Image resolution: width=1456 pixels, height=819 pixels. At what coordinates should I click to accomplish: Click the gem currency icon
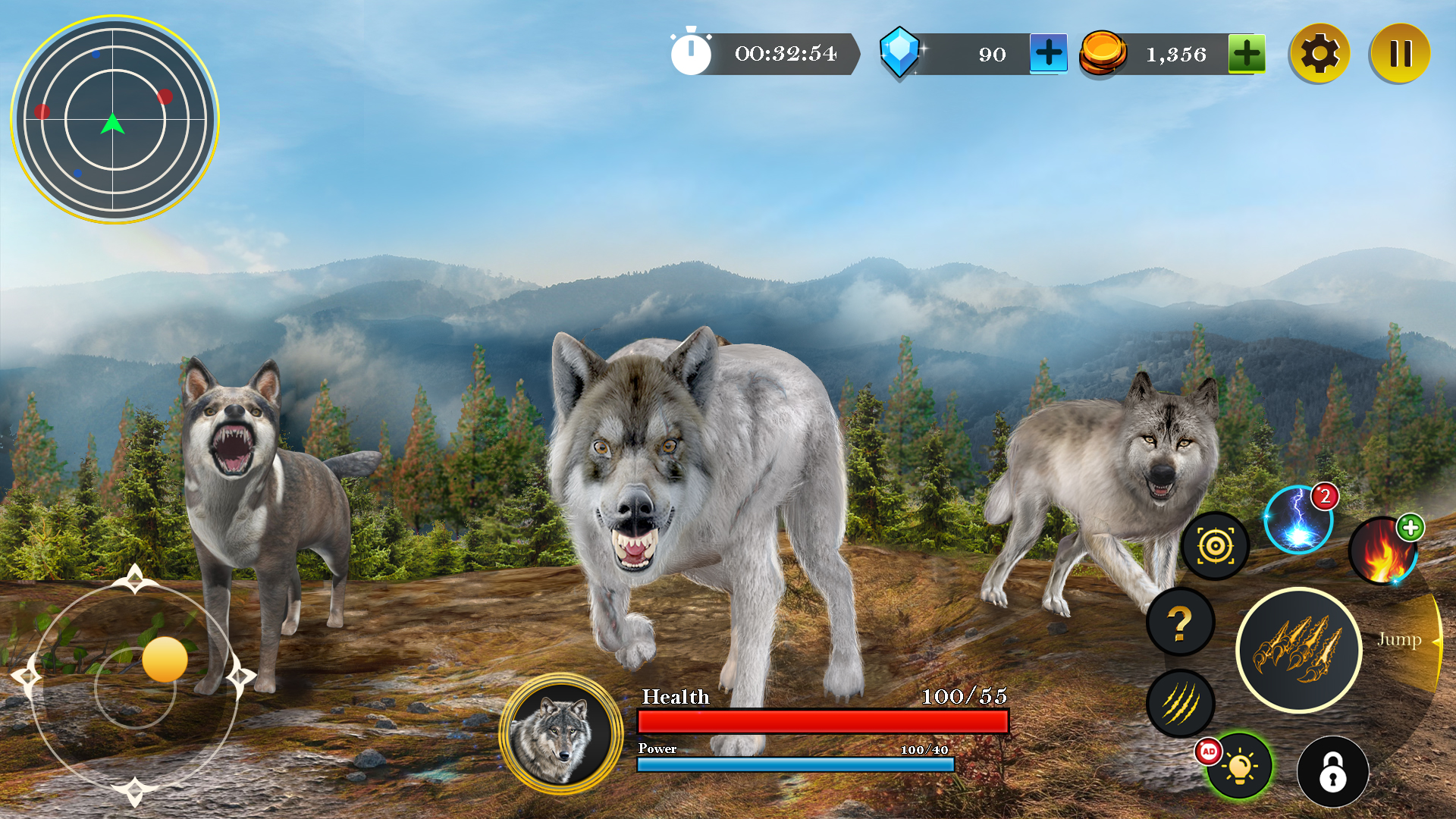[899, 53]
